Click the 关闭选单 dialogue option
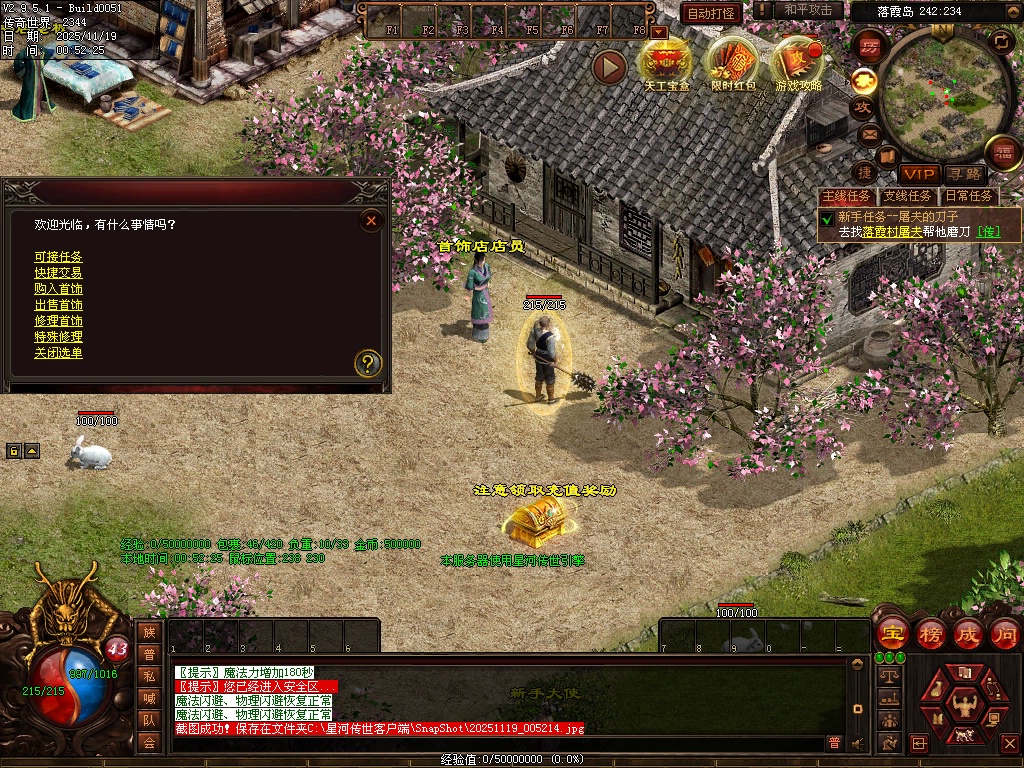 click(58, 353)
